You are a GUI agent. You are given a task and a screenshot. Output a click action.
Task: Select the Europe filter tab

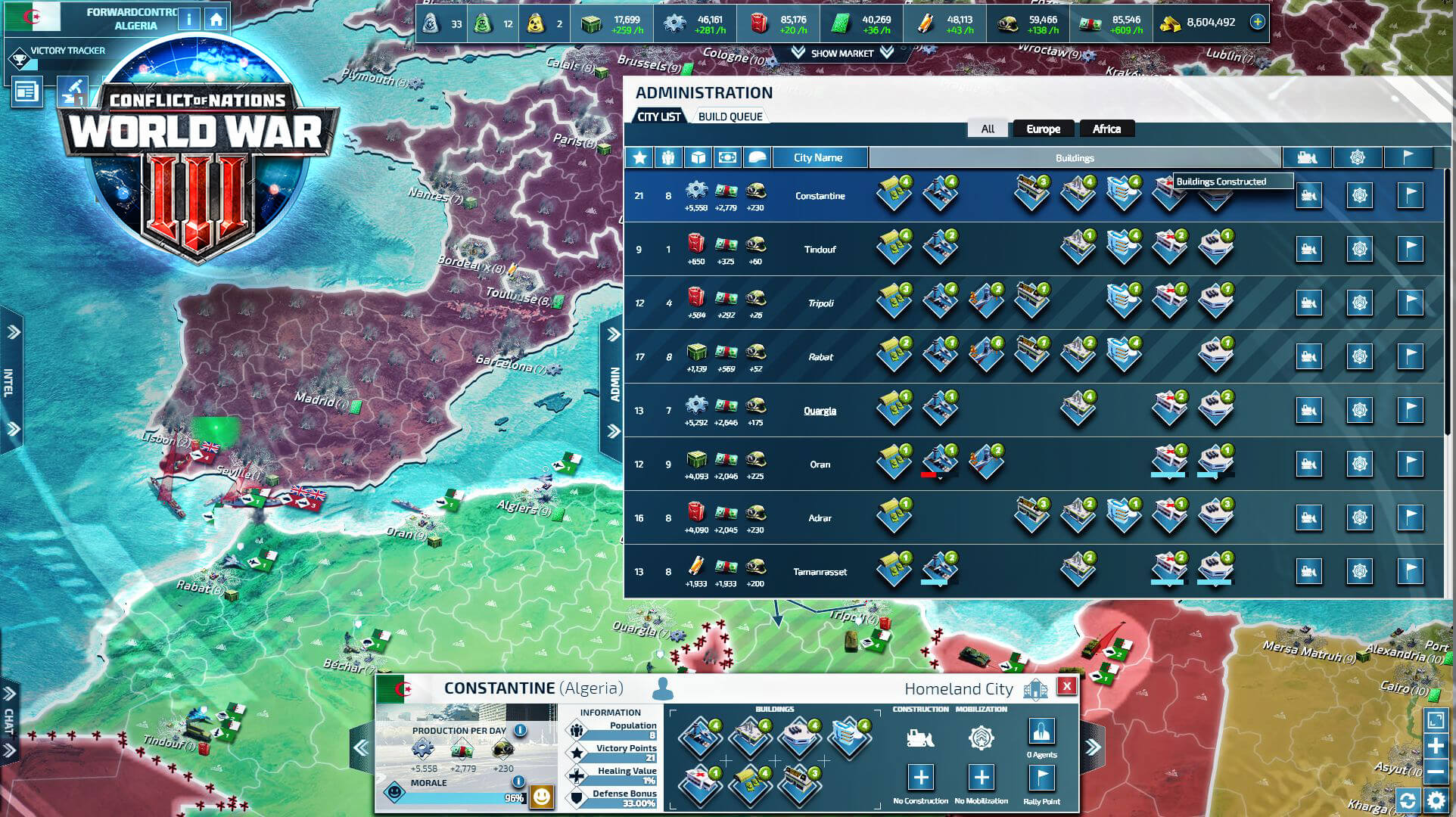(x=1043, y=129)
